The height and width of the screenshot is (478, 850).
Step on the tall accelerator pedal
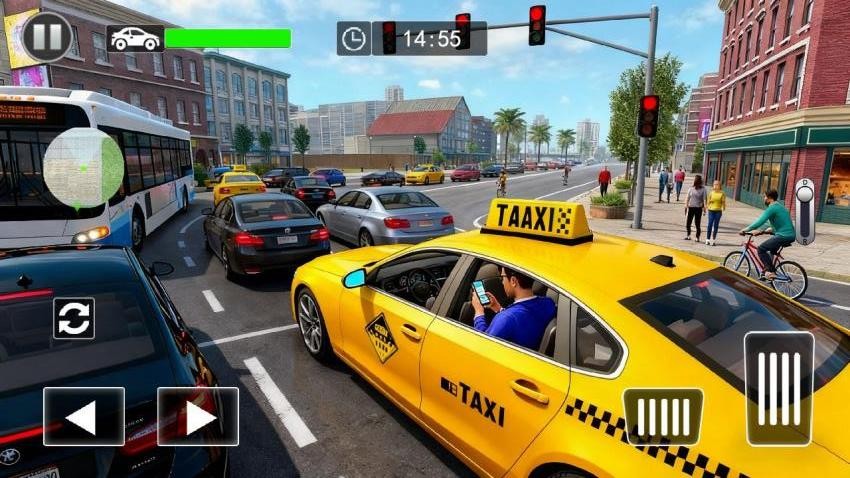pos(778,388)
